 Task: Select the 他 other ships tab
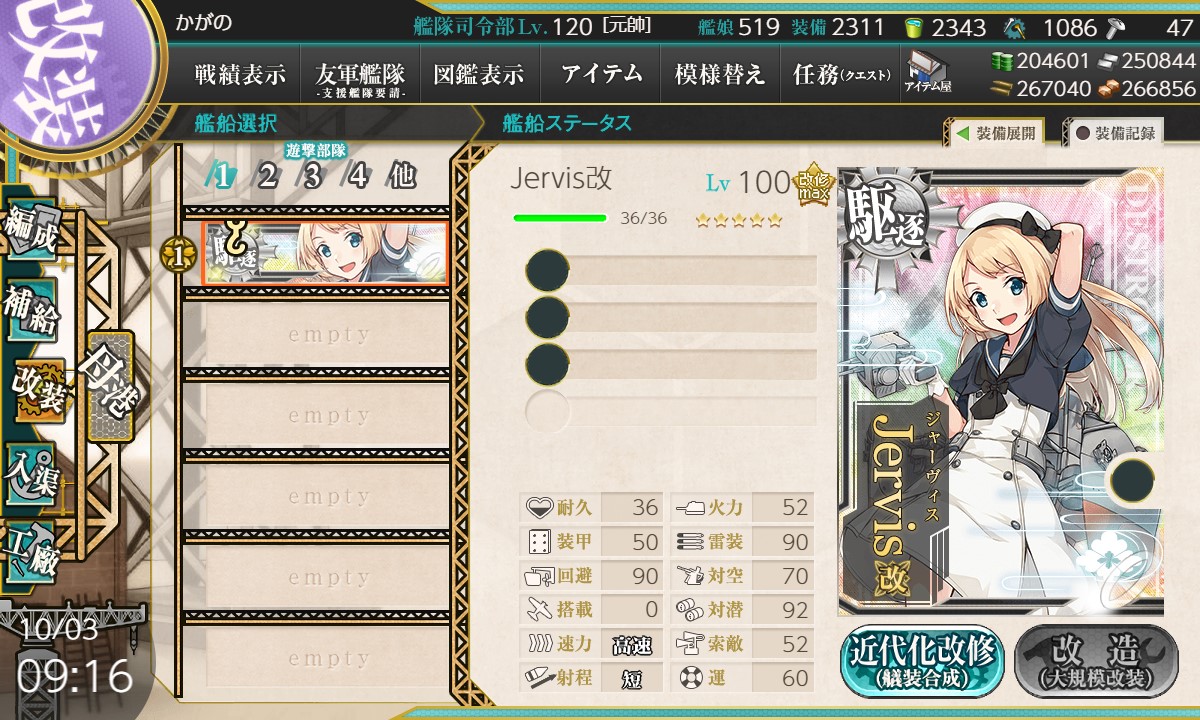tap(402, 177)
